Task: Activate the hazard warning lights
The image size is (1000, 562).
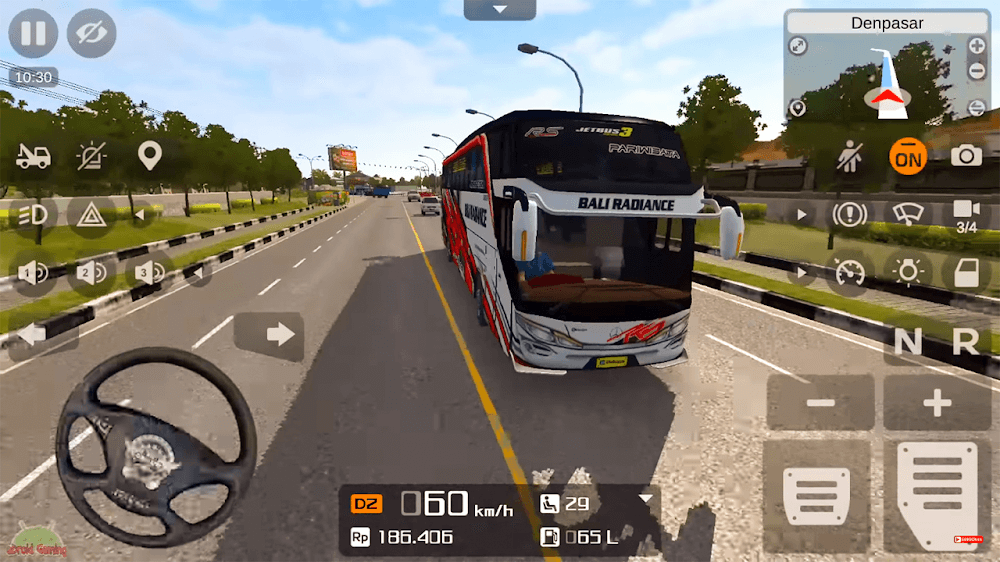Action: click(92, 214)
